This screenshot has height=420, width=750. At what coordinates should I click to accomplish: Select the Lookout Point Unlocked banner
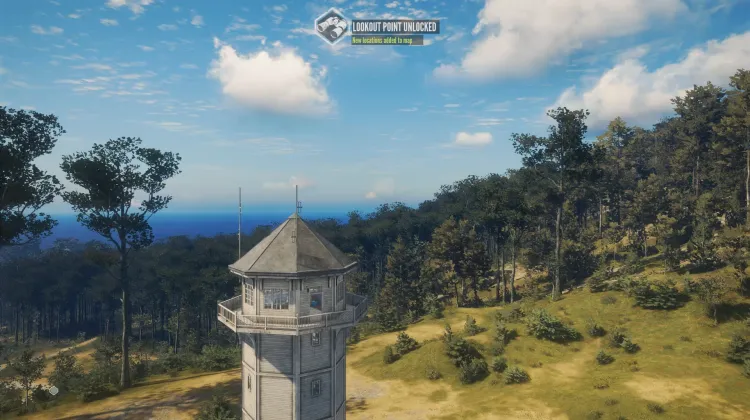pos(395,26)
